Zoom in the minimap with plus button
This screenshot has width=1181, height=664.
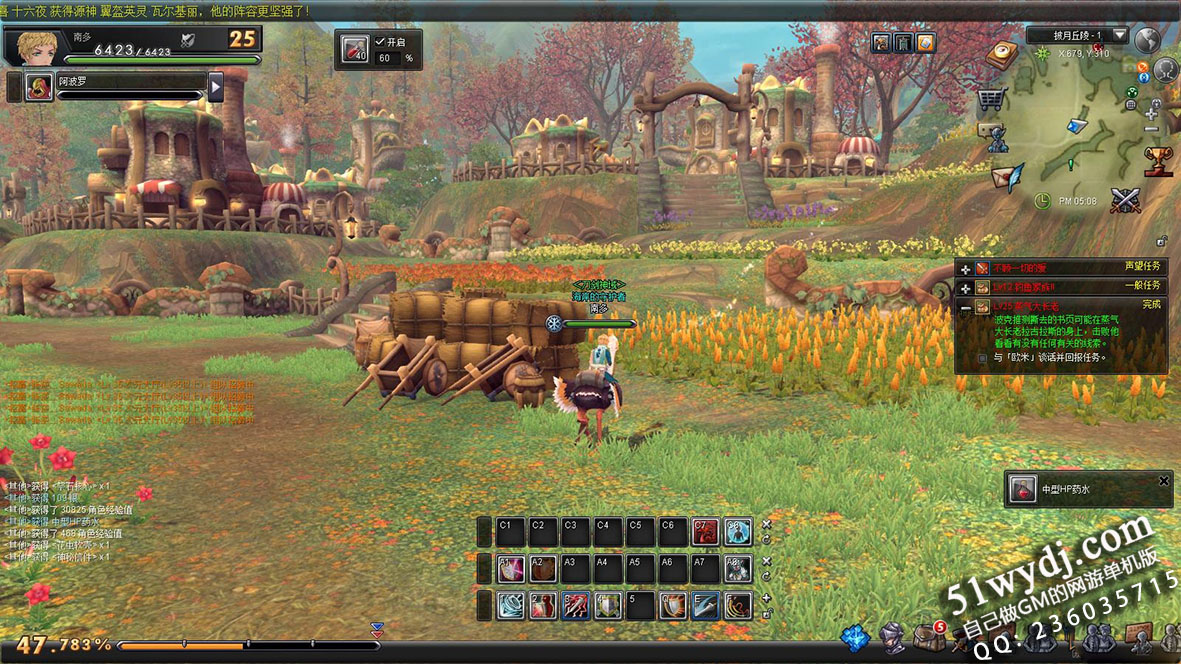point(1151,114)
